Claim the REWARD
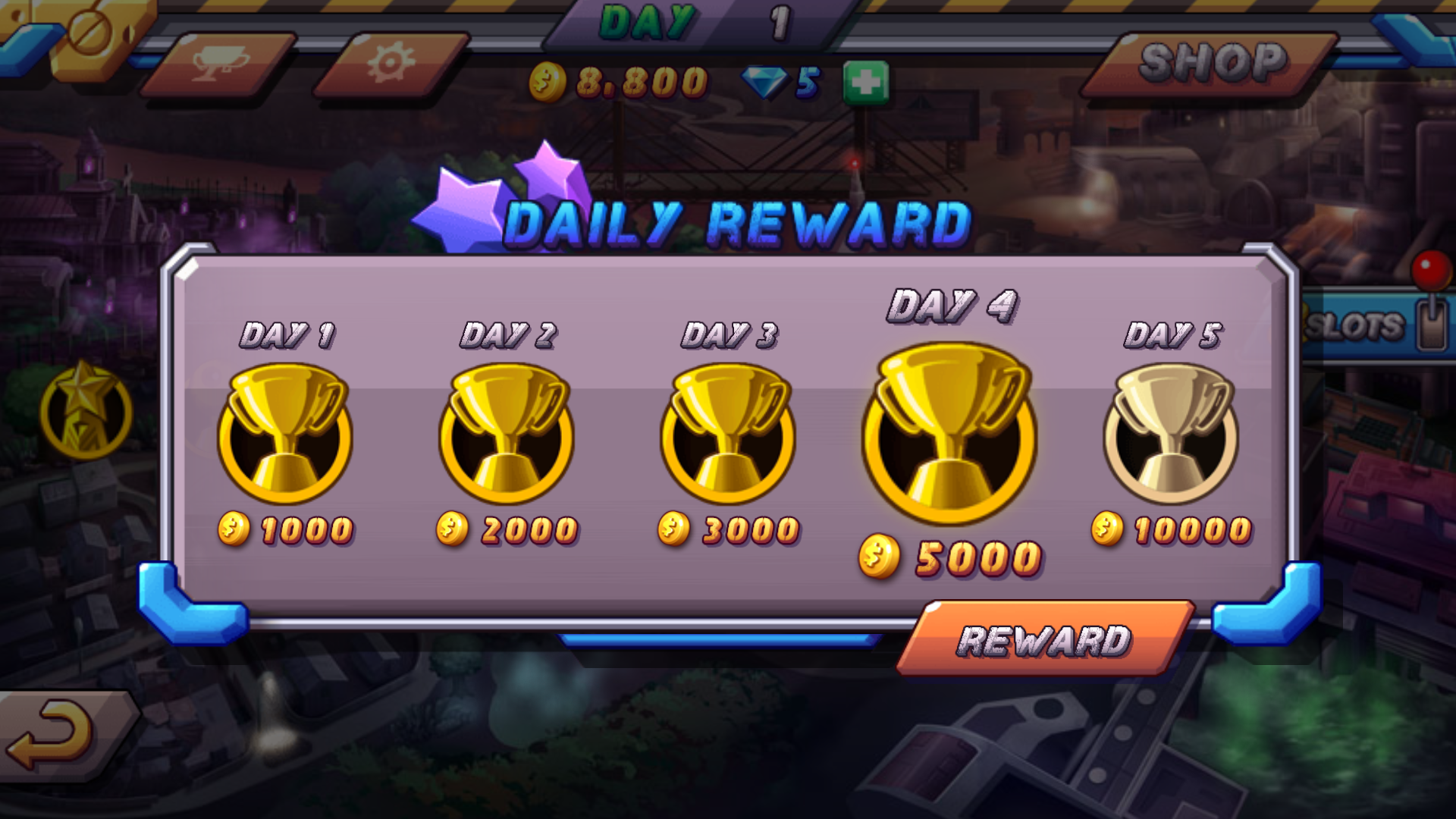Viewport: 1456px width, 819px height. 1045,639
